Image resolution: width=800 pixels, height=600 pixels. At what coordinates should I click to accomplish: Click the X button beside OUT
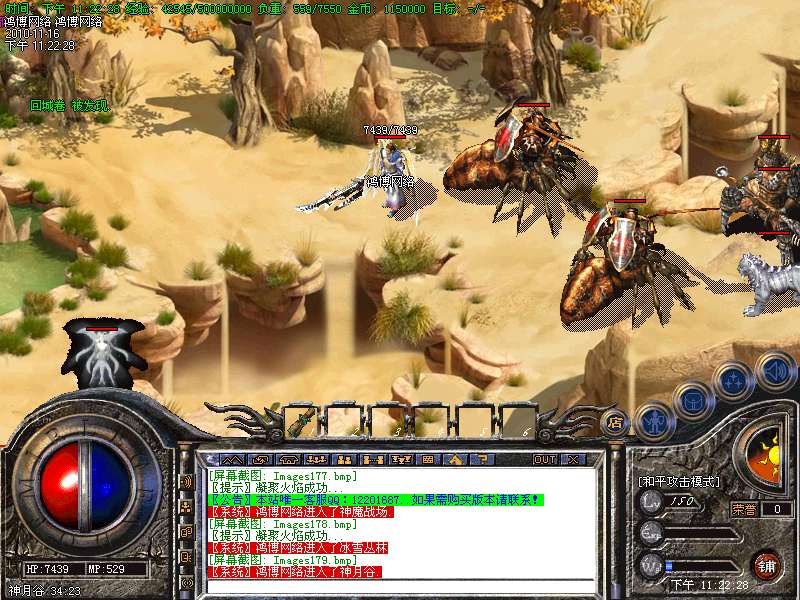pyautogui.click(x=573, y=460)
